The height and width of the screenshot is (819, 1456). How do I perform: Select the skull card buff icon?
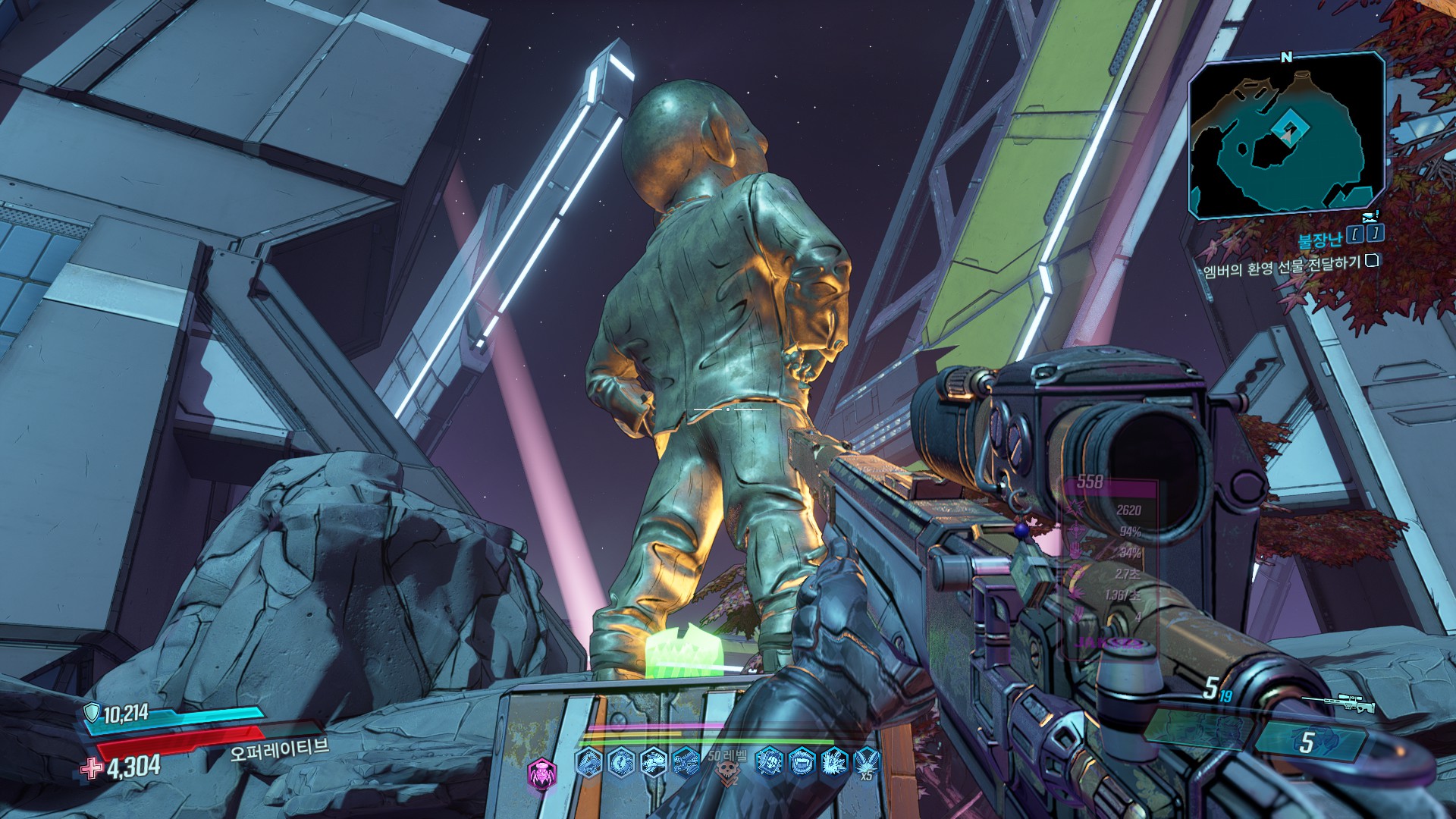770,761
